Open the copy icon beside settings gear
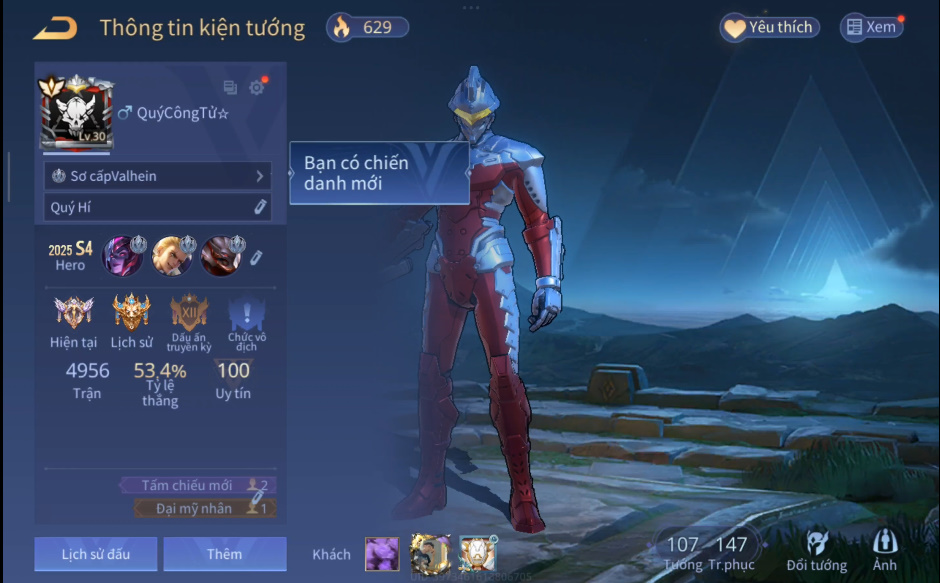The height and width of the screenshot is (583, 940). (230, 88)
